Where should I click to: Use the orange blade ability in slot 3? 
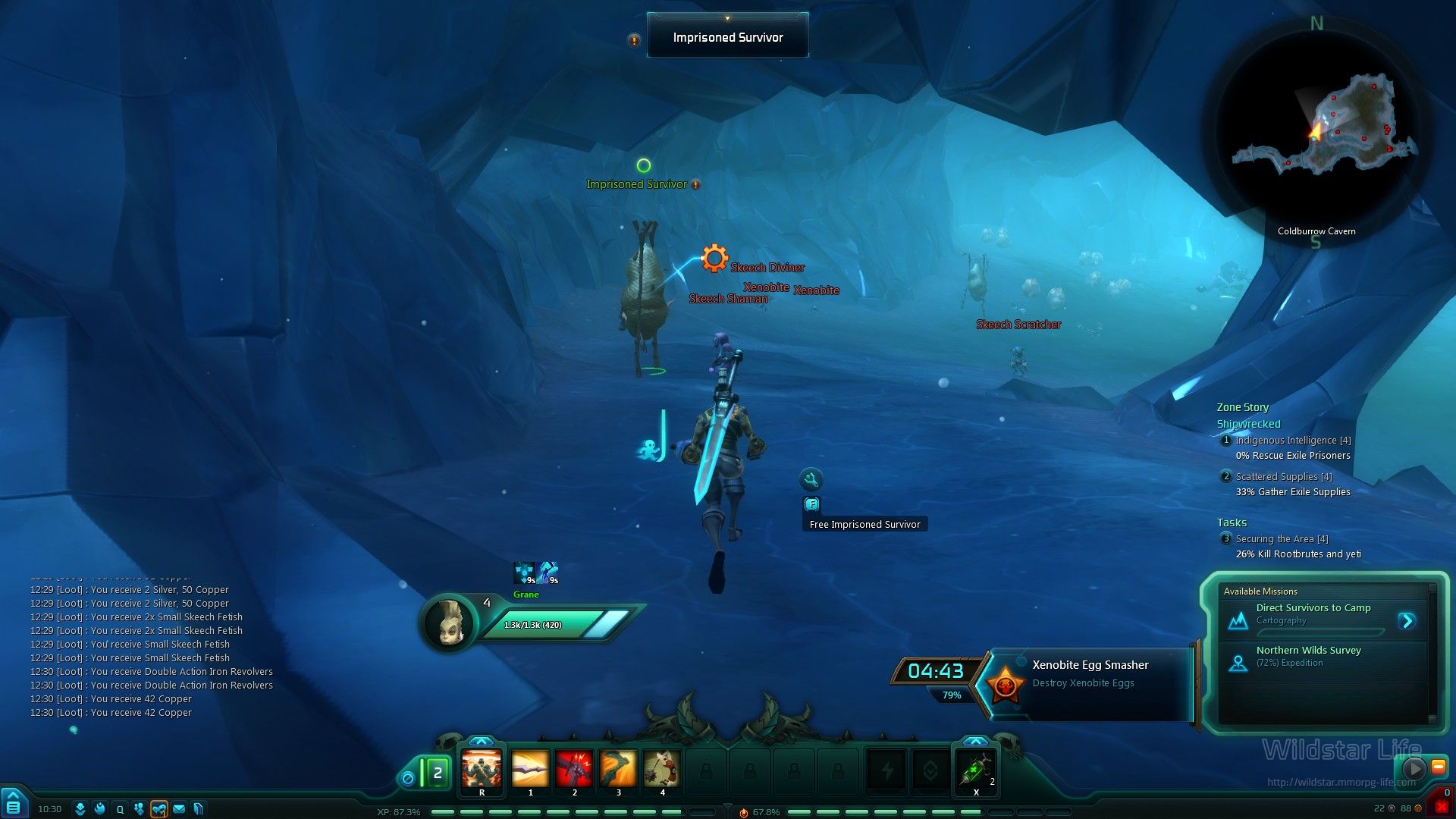(x=618, y=769)
